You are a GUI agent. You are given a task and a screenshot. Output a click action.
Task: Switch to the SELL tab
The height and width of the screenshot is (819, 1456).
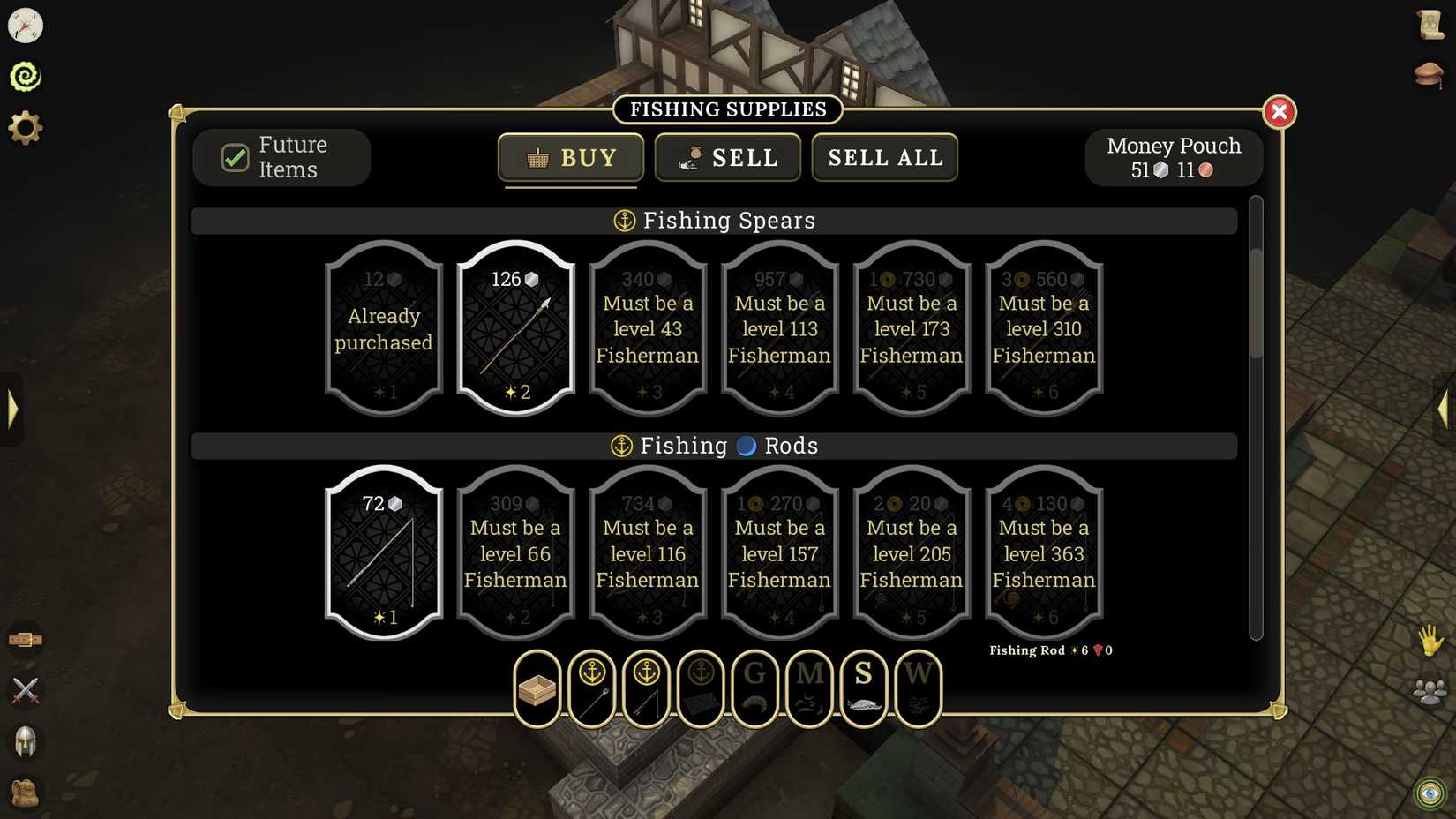pyautogui.click(x=727, y=158)
